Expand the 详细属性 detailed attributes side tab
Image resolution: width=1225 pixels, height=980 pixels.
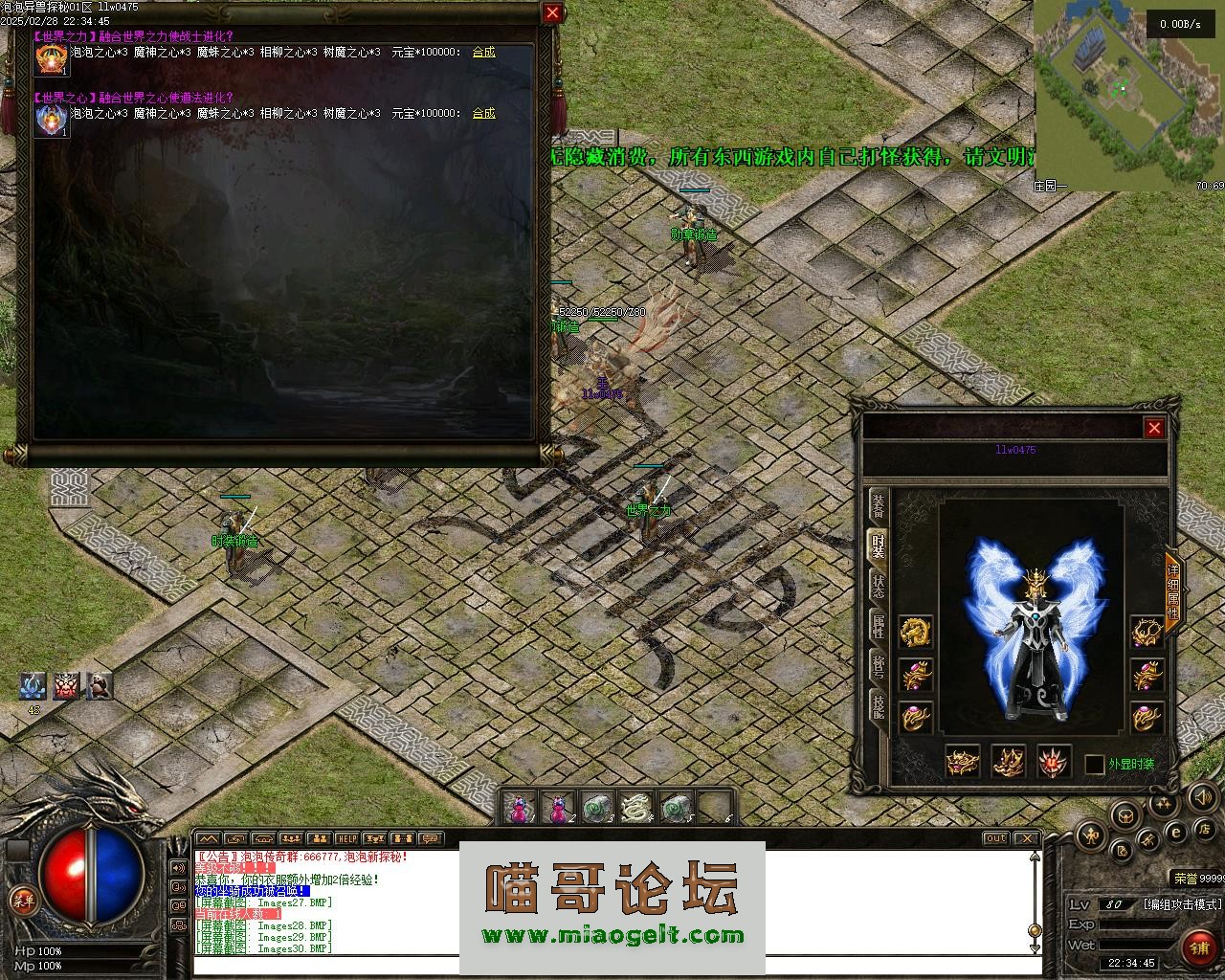point(1172,587)
